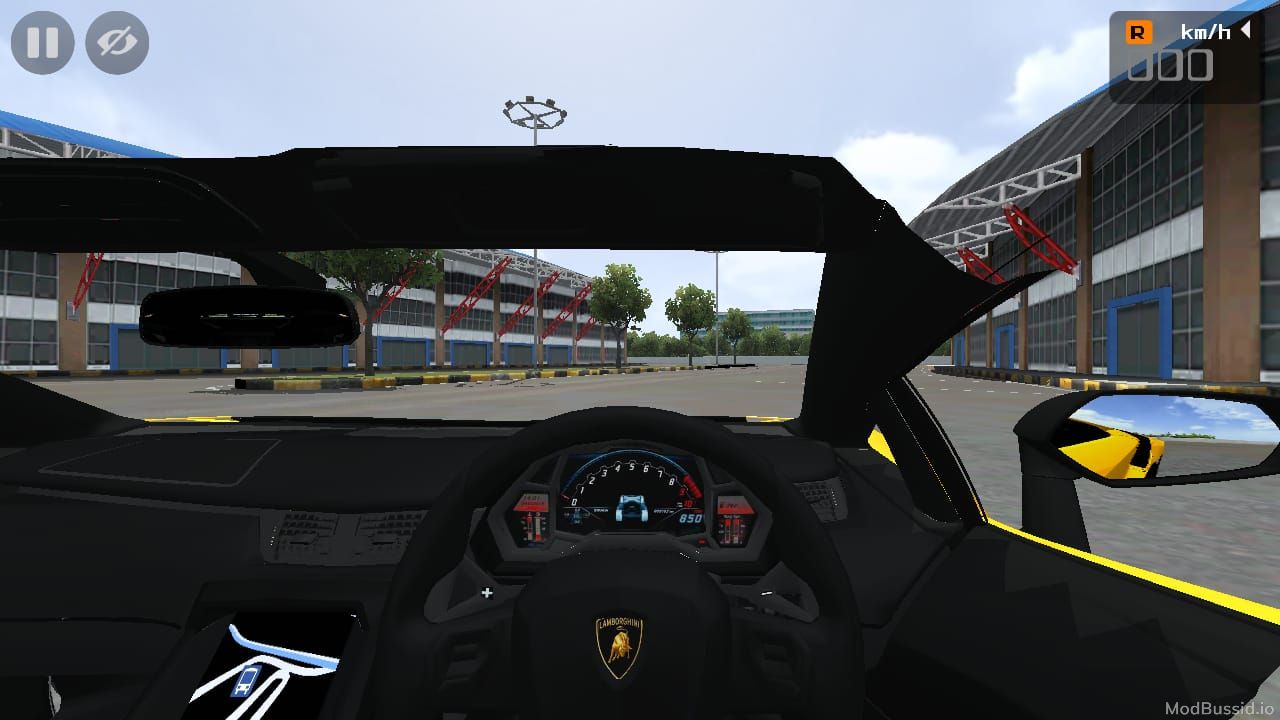
Task: Tap the warning lights panel left of tachometer
Action: point(535,520)
